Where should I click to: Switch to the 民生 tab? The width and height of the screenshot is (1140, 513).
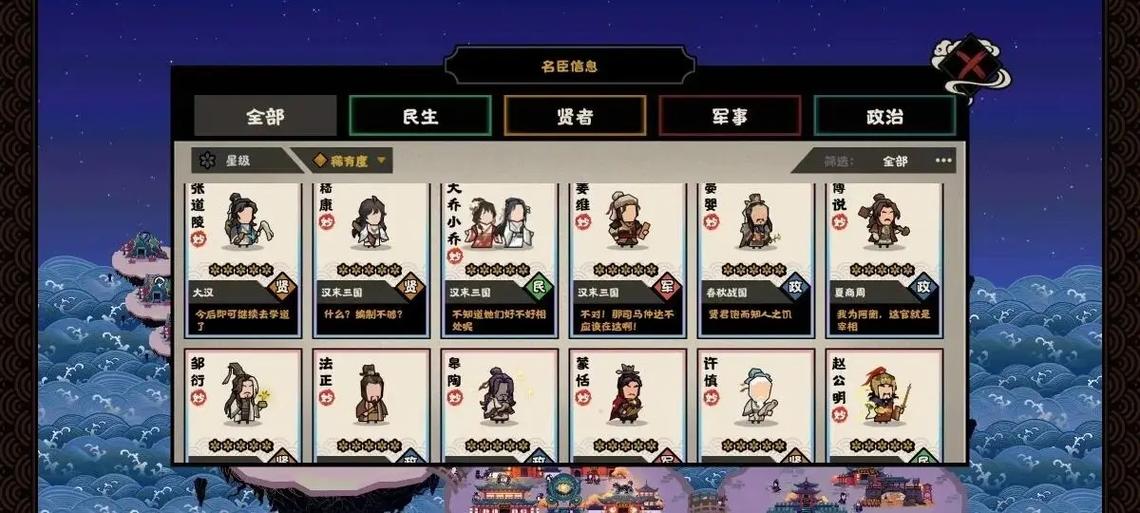(420, 116)
